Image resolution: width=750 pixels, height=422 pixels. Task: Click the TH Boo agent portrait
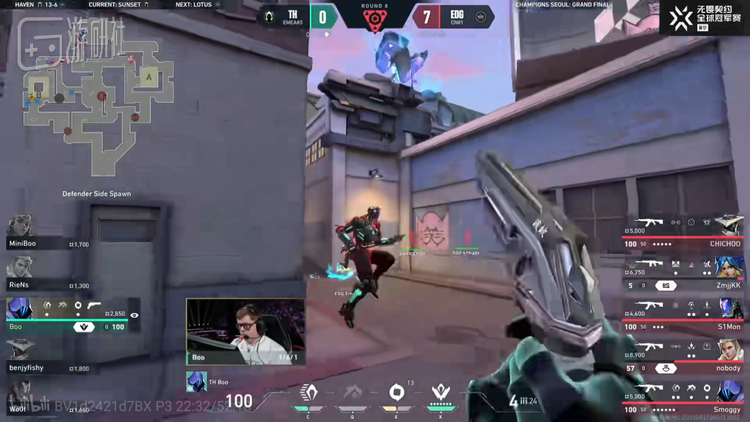coord(196,381)
